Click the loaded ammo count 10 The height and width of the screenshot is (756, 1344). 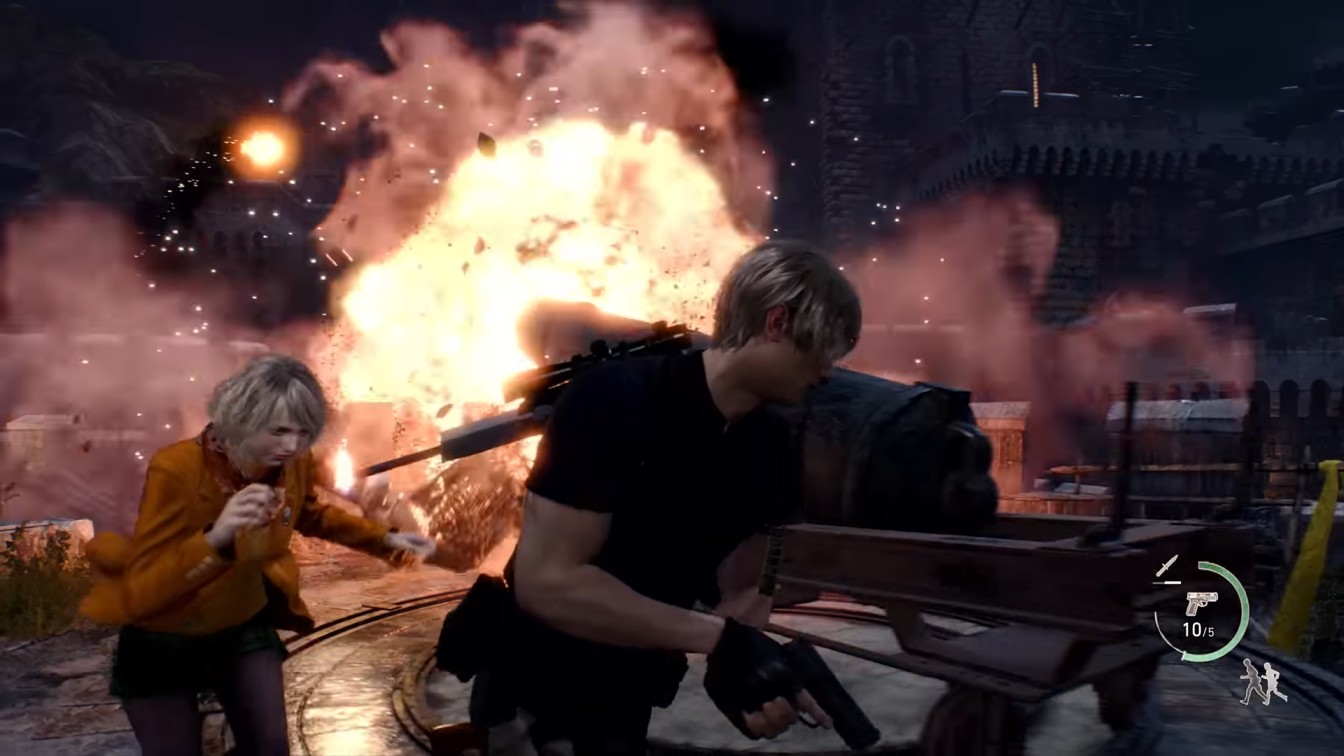1191,629
